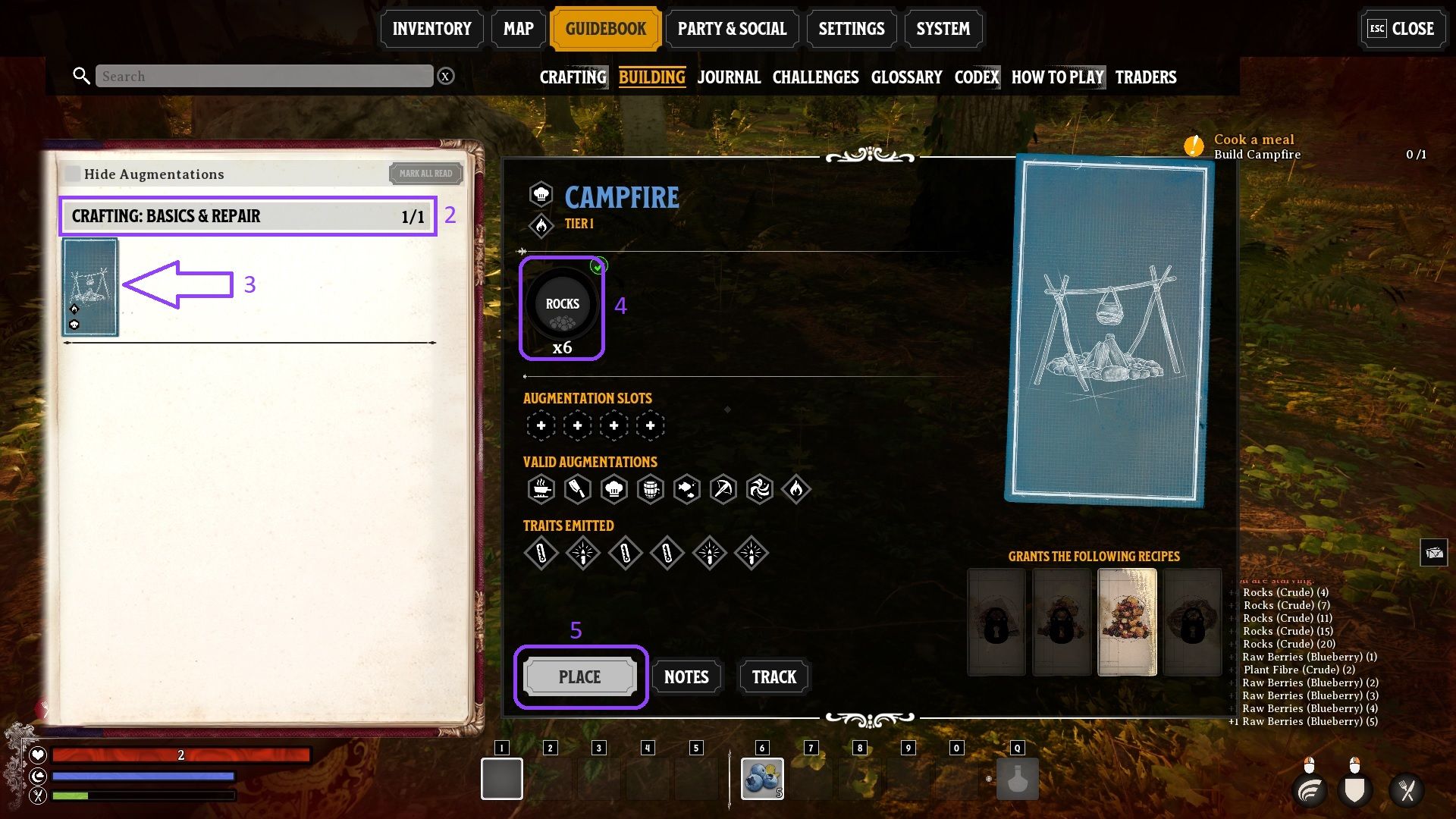Show the Challenges section

815,77
